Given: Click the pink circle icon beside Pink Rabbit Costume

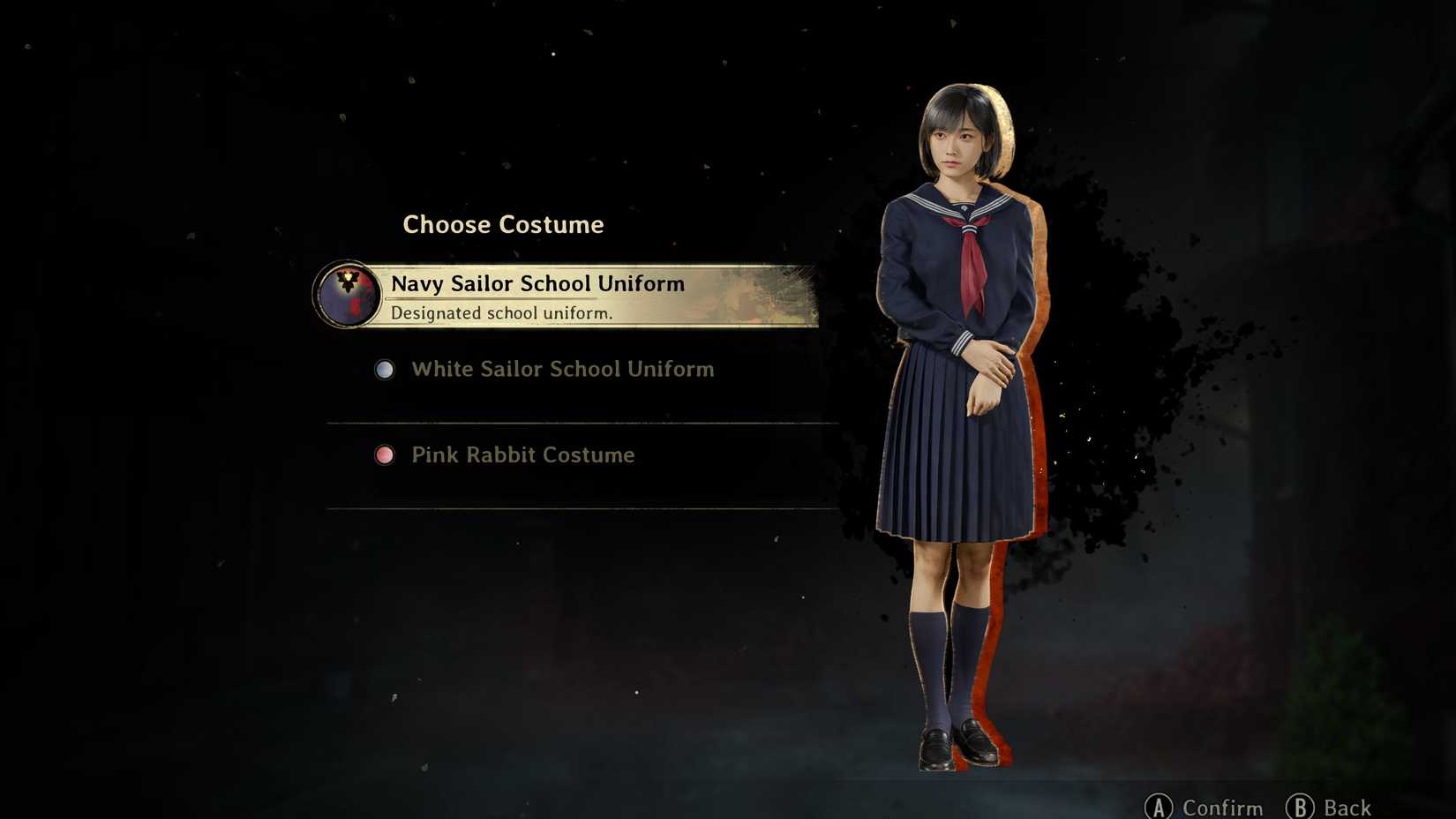Looking at the screenshot, I should [384, 455].
